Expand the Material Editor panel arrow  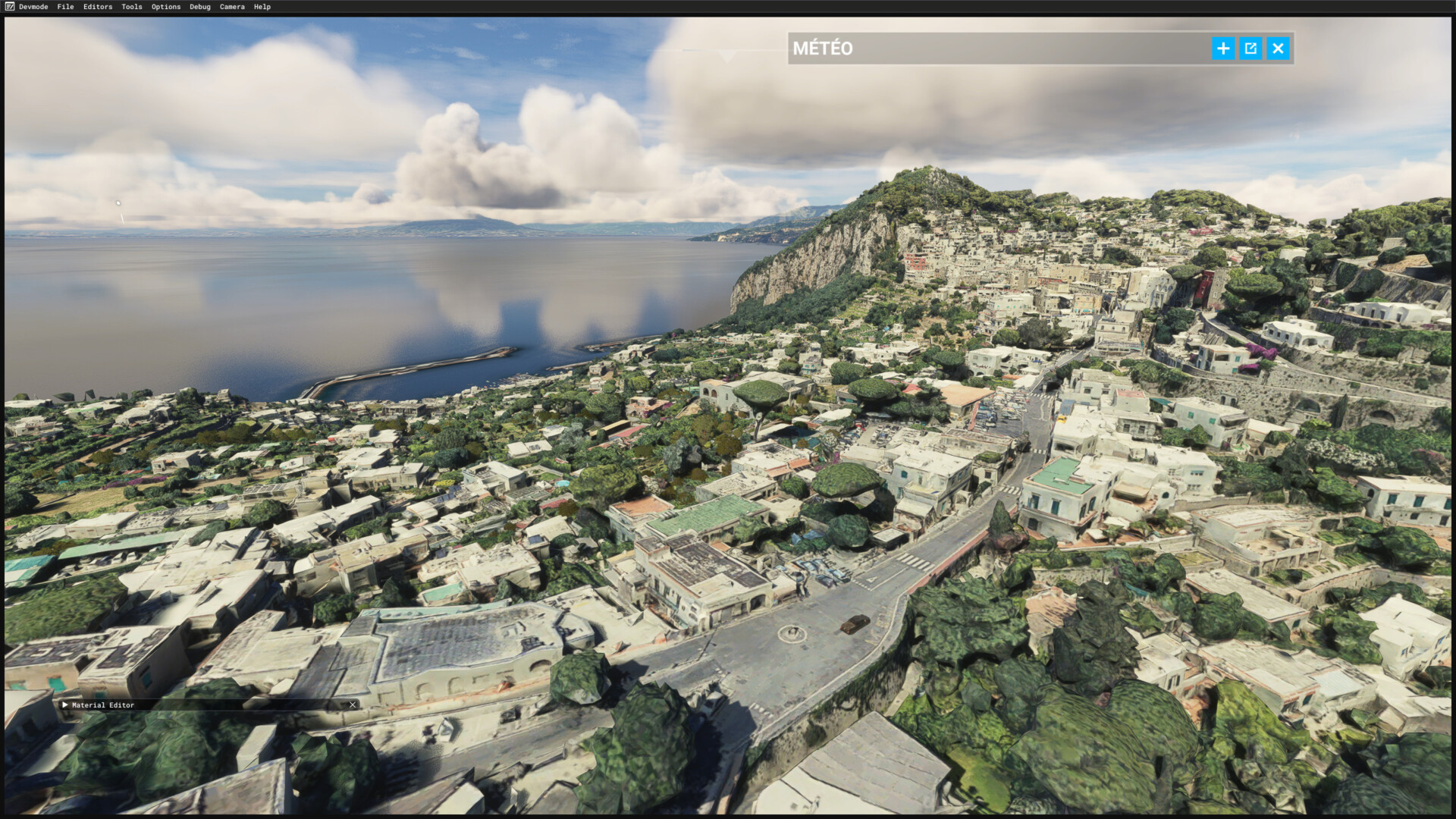coord(65,704)
